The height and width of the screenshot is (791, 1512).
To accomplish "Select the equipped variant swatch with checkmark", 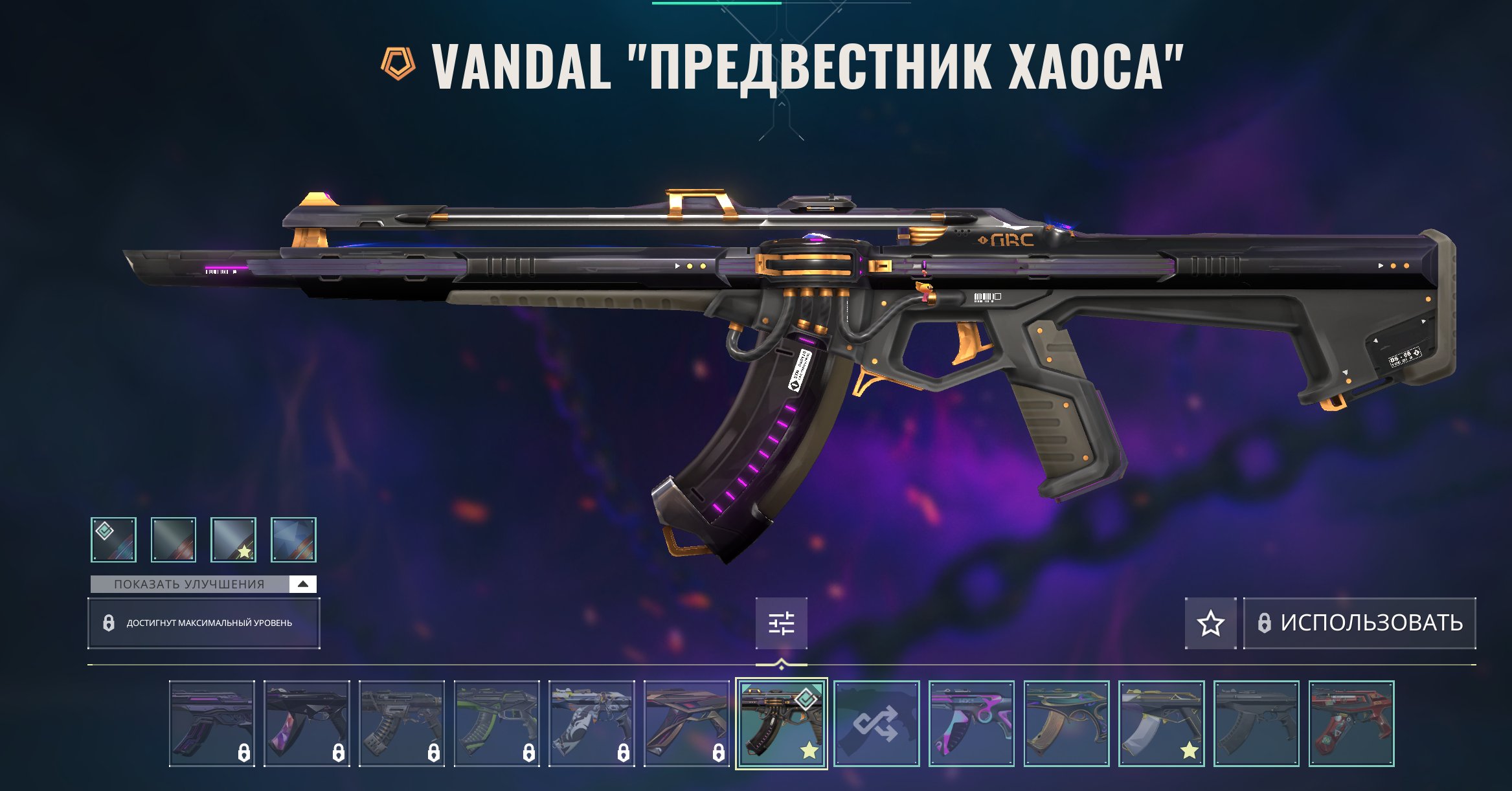I will pyautogui.click(x=113, y=539).
